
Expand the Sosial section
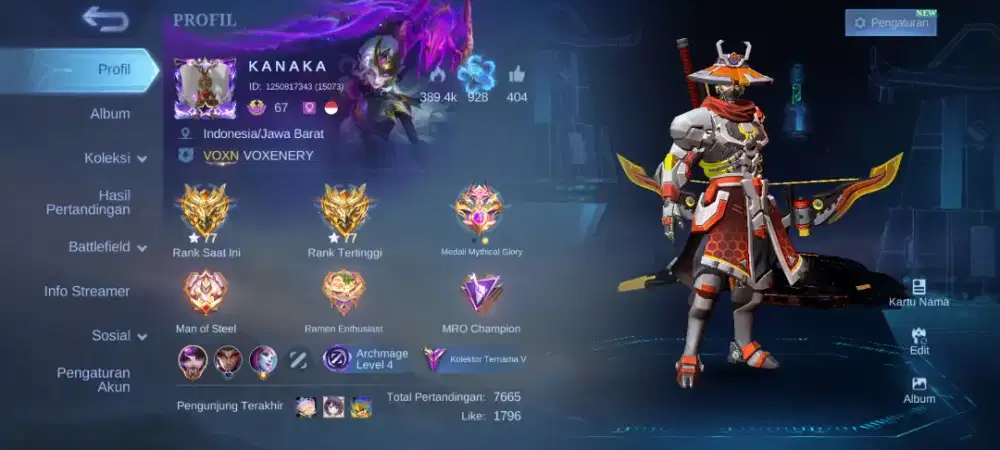(119, 335)
